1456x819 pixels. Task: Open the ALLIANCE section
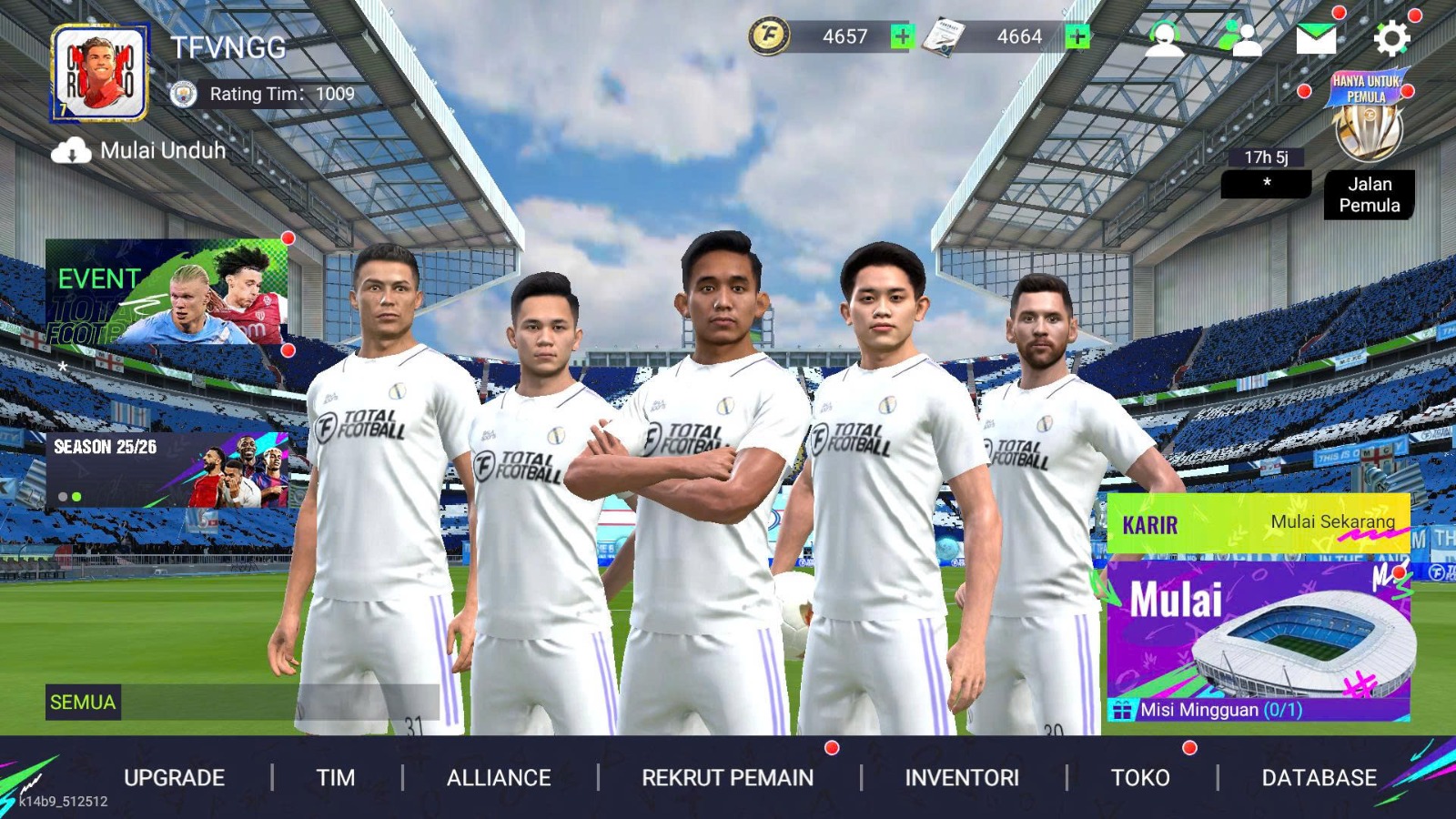click(499, 778)
